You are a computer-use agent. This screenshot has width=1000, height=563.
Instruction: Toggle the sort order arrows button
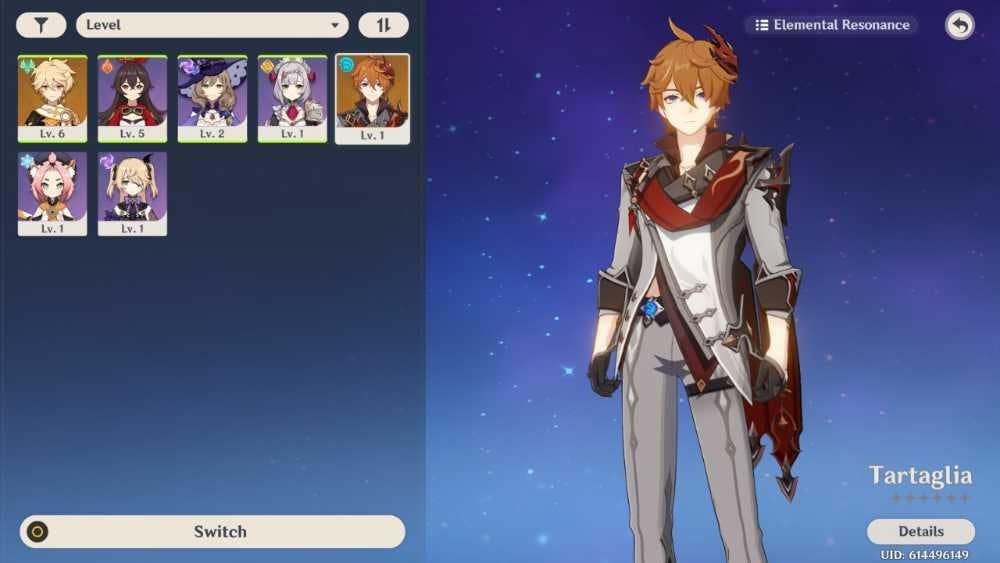(x=383, y=25)
